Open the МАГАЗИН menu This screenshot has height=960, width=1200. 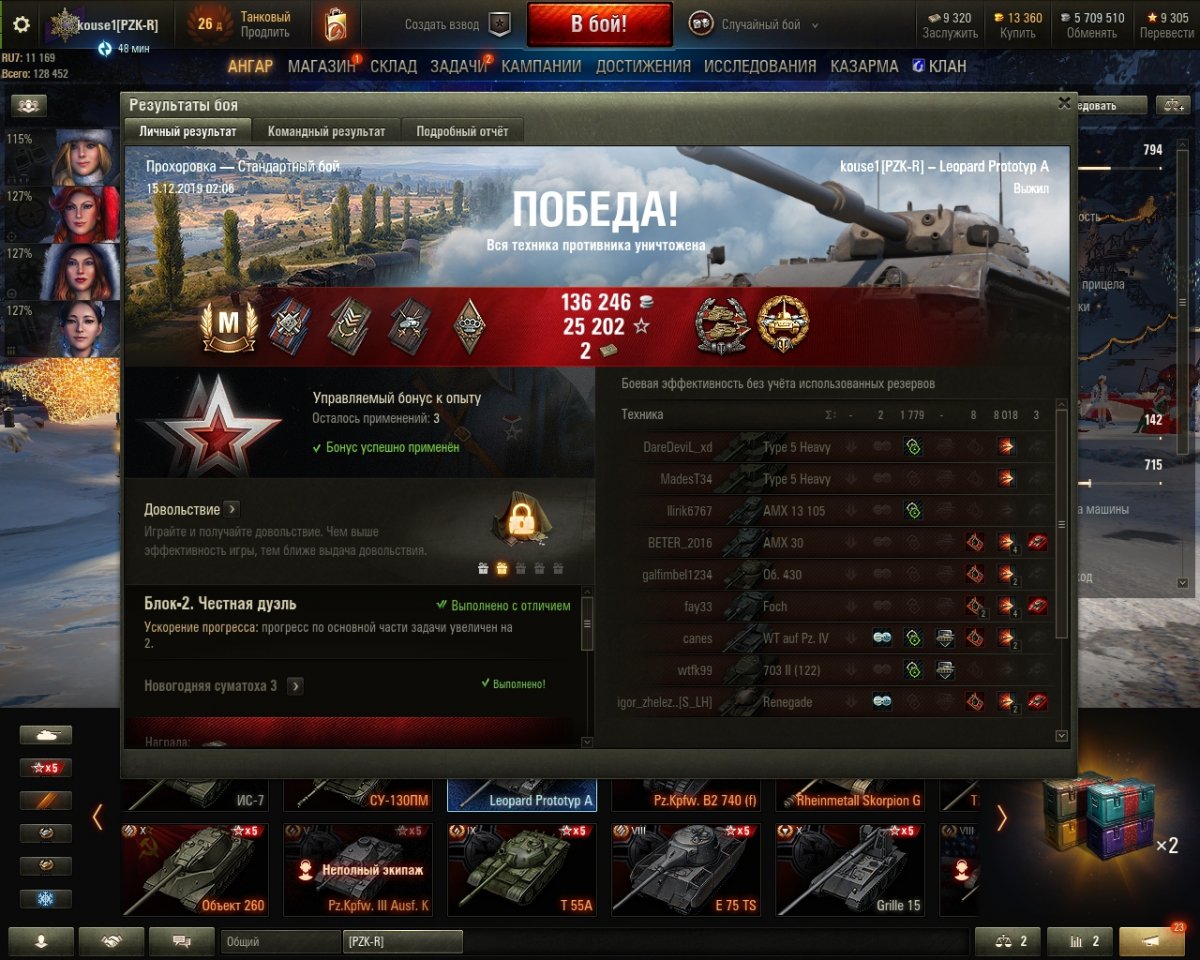coord(322,66)
